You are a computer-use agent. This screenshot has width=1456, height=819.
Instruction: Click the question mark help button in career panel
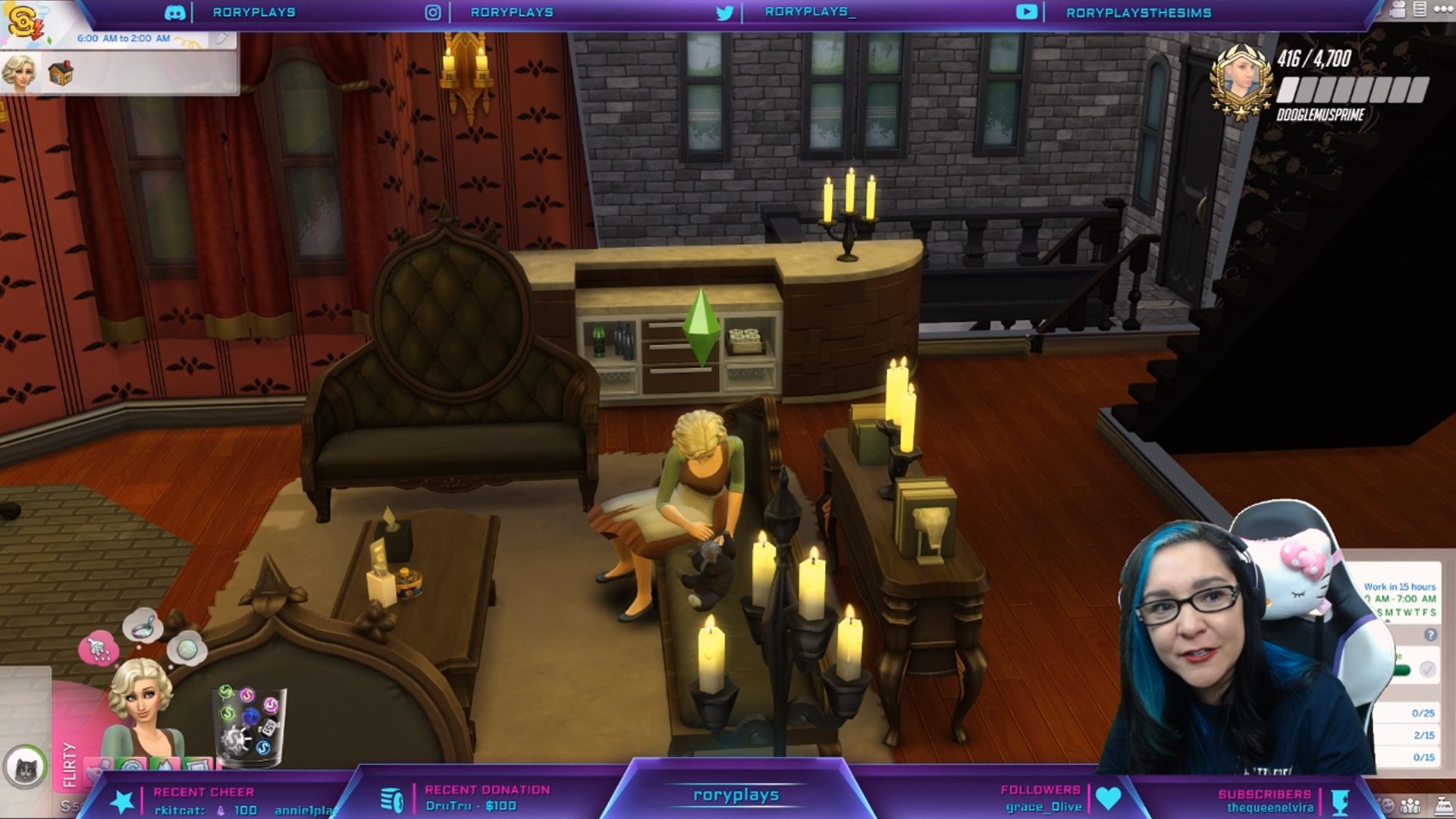[x=1431, y=635]
